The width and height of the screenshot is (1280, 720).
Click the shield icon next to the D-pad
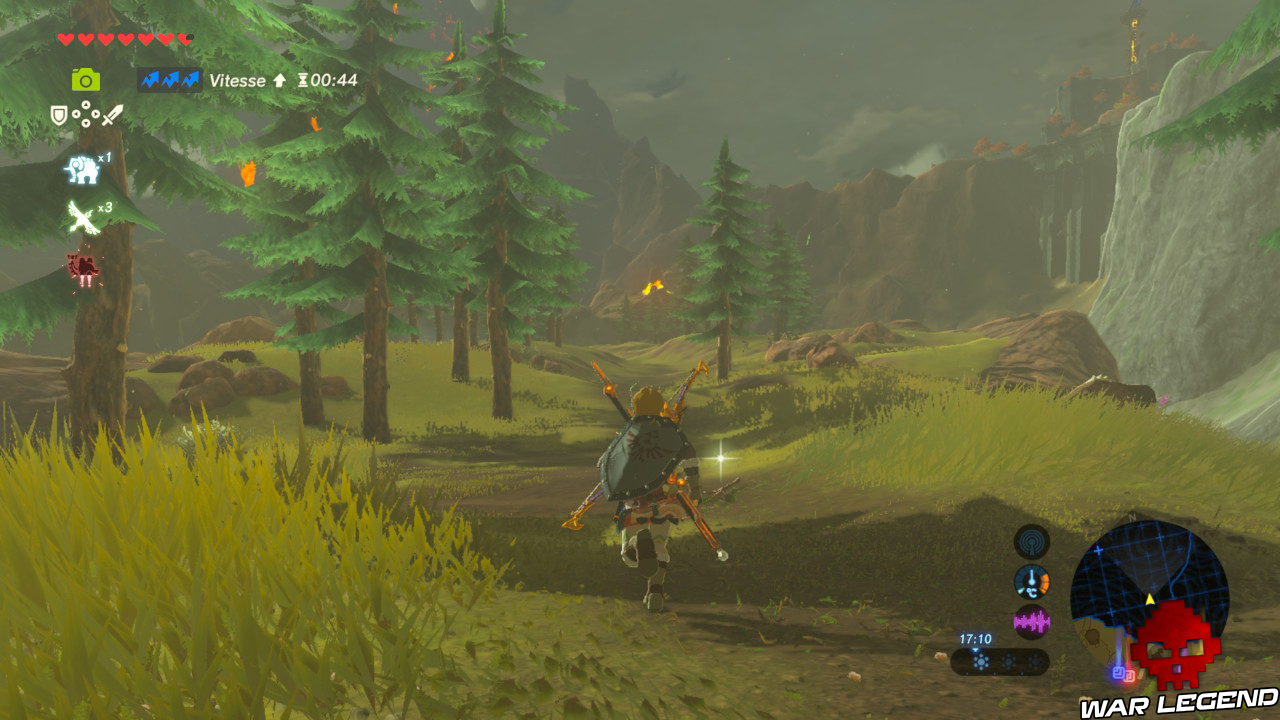click(x=57, y=113)
